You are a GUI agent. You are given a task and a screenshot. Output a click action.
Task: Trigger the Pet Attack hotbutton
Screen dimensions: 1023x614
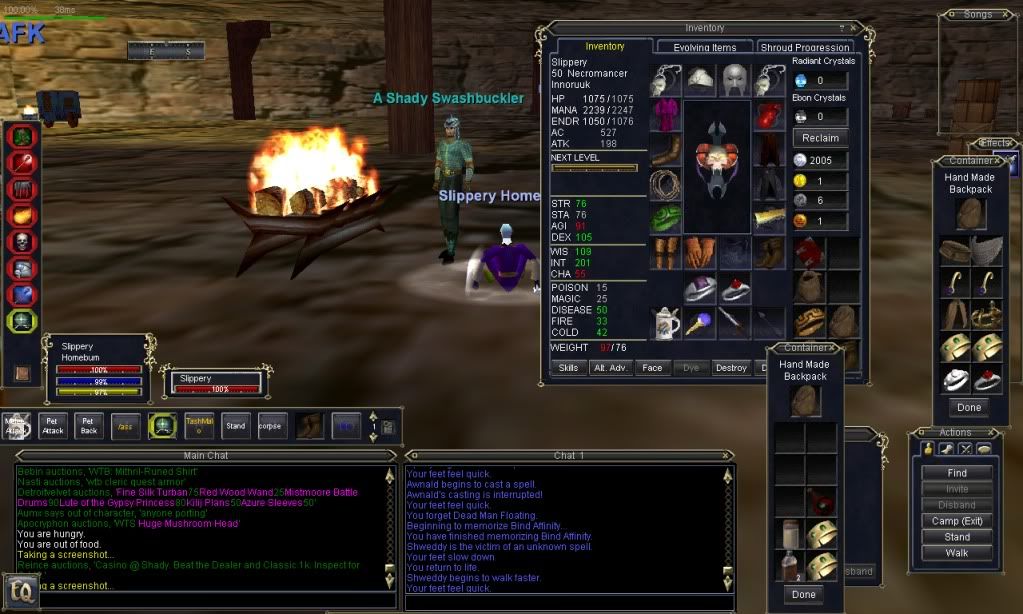click(54, 426)
